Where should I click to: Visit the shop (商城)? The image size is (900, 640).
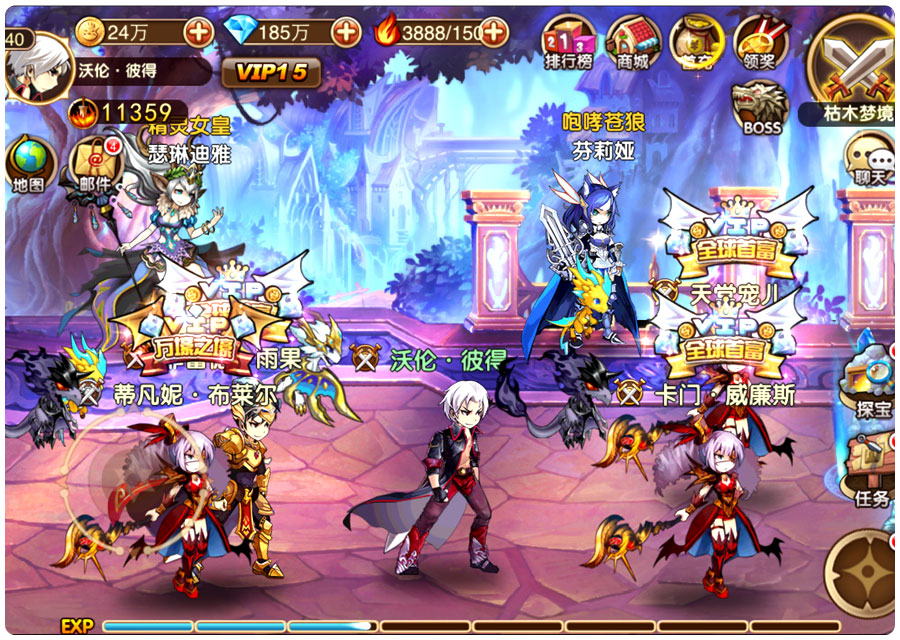coord(633,45)
